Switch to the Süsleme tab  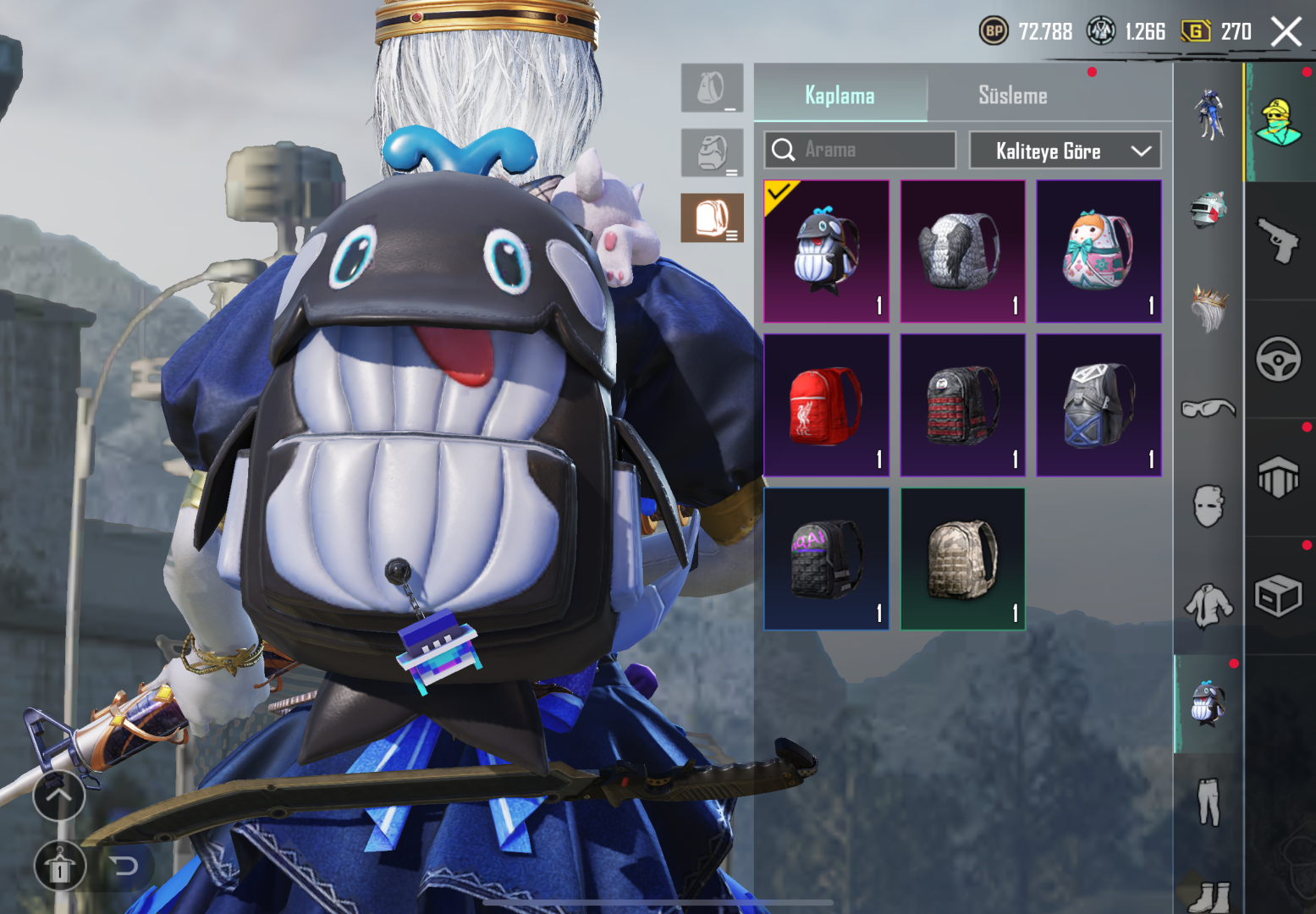click(x=1012, y=96)
